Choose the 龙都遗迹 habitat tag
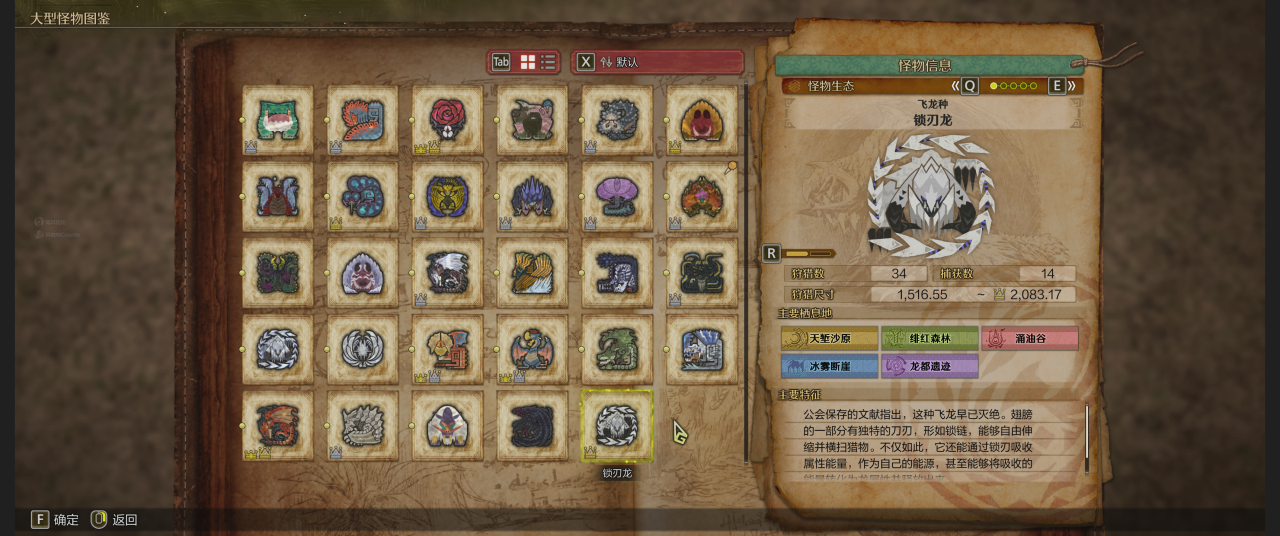The width and height of the screenshot is (1280, 536). tap(930, 366)
